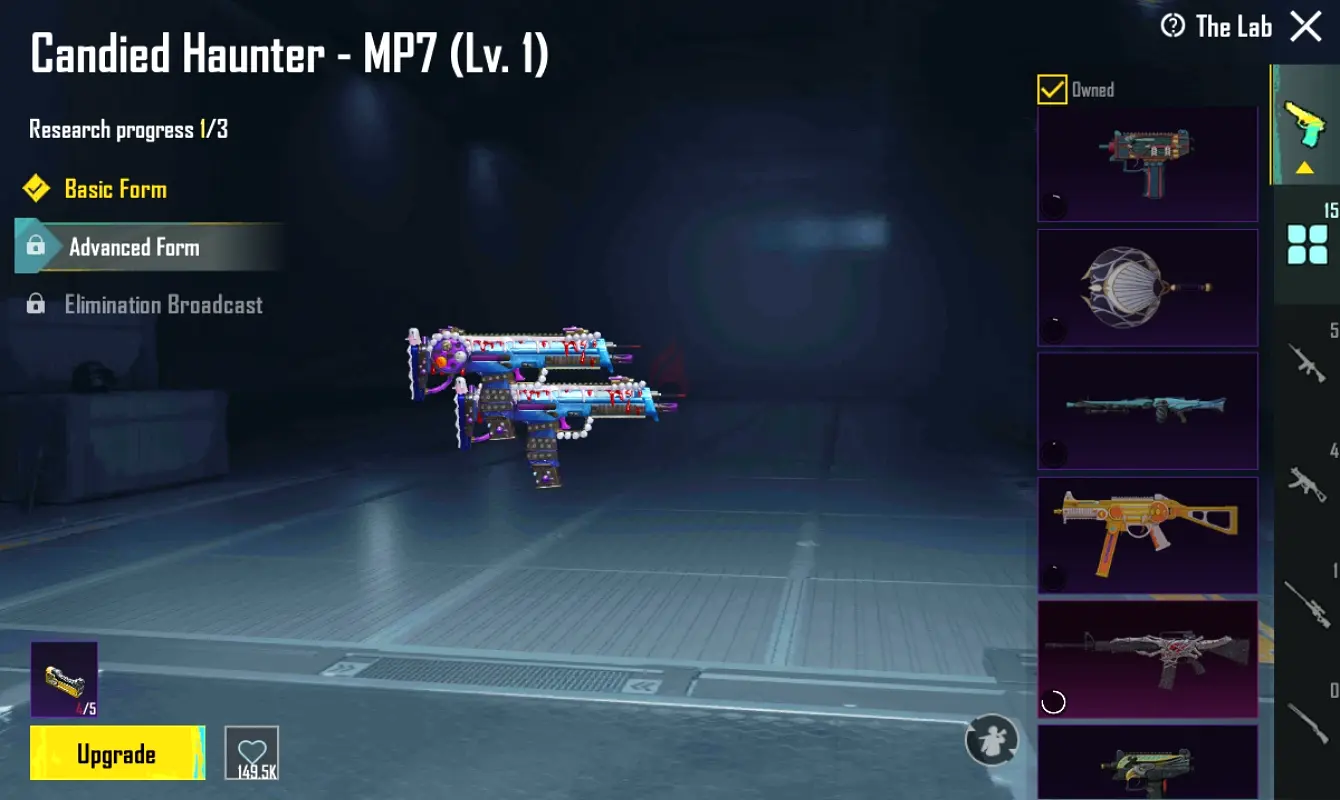The width and height of the screenshot is (1340, 800).
Task: Pick the seashell pan skin thumbnail
Action: point(1147,288)
